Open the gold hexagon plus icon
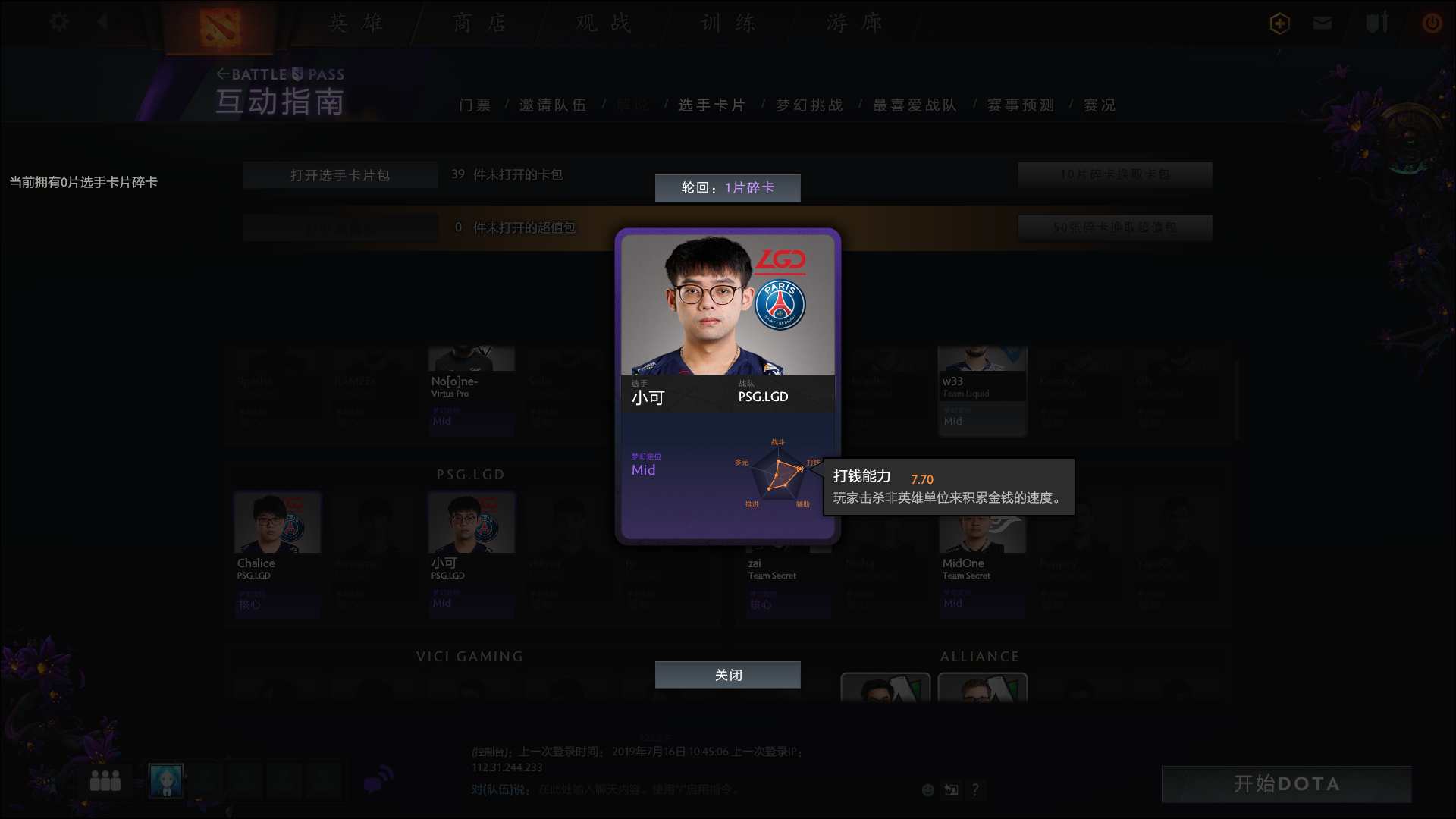Image resolution: width=1456 pixels, height=819 pixels. point(1279,24)
